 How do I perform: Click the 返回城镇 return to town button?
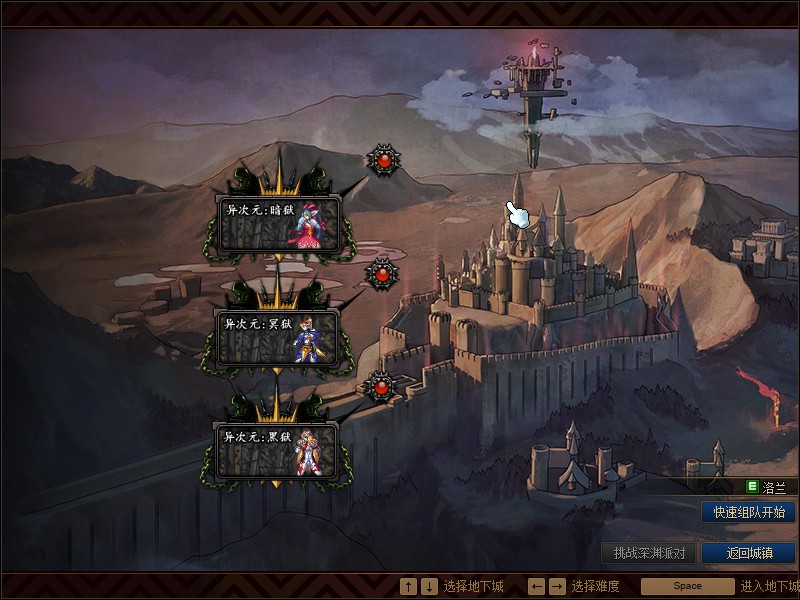pyautogui.click(x=748, y=553)
